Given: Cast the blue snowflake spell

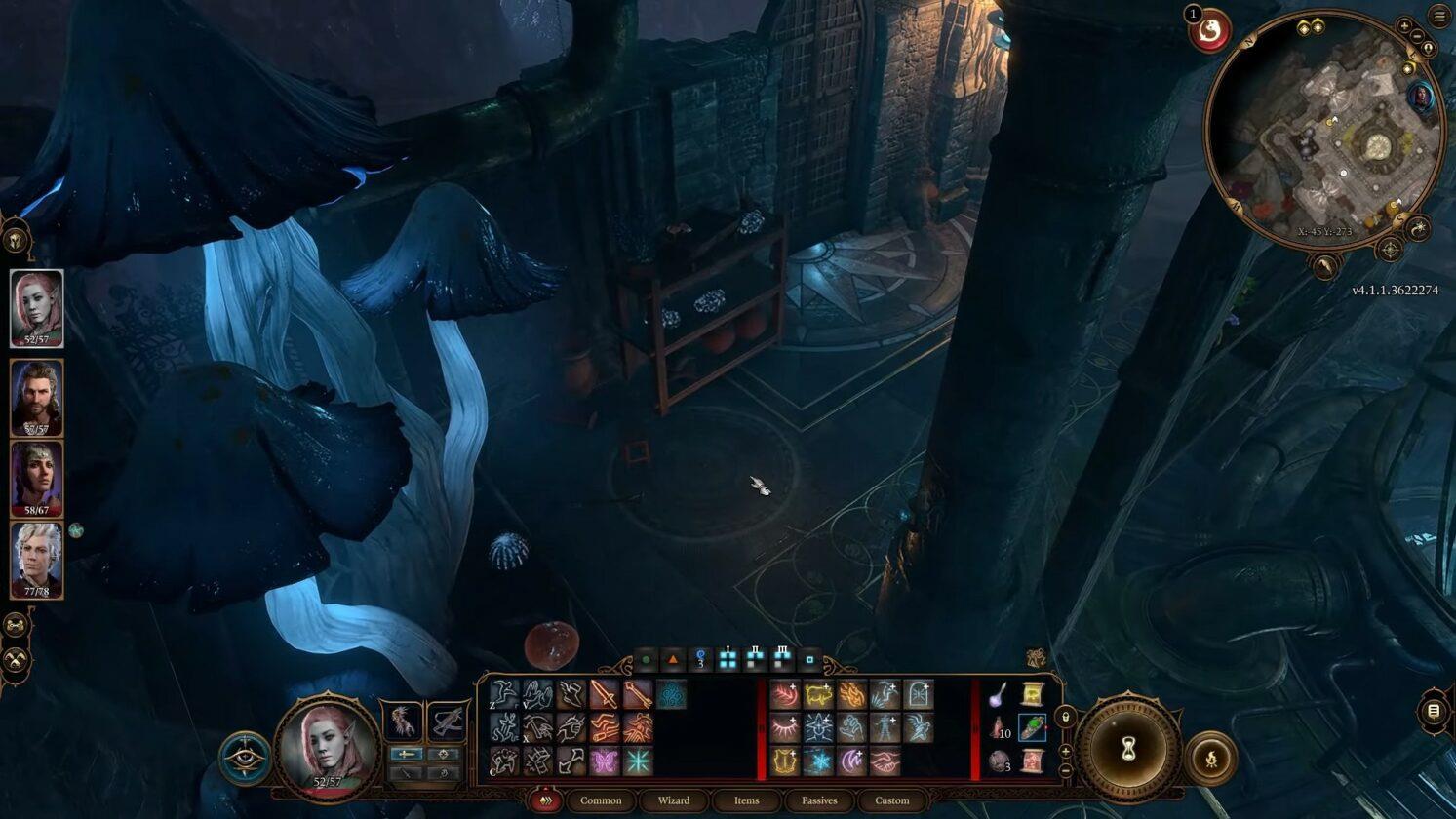Looking at the screenshot, I should (818, 760).
